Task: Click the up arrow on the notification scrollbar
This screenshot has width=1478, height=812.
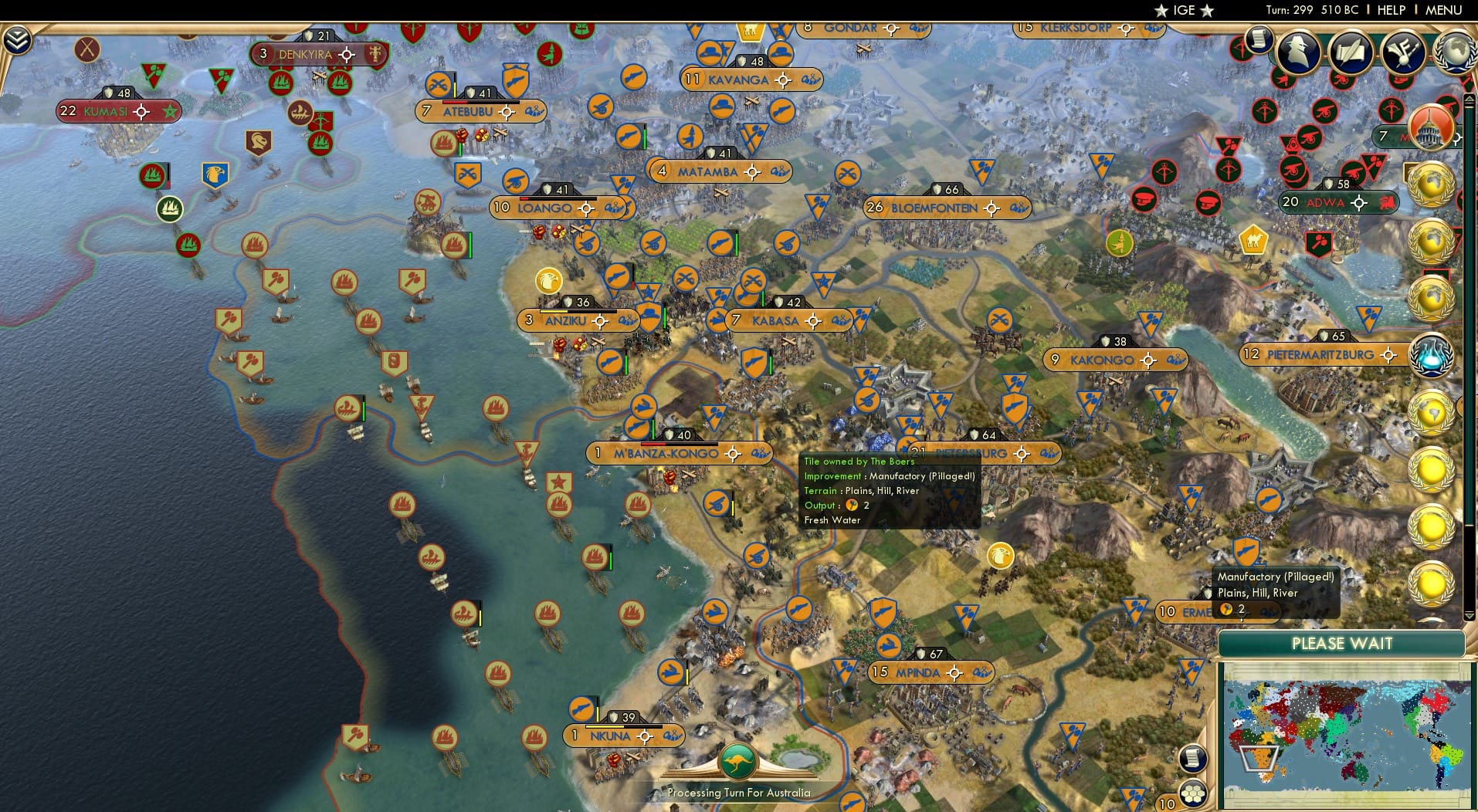Action: click(x=1469, y=98)
